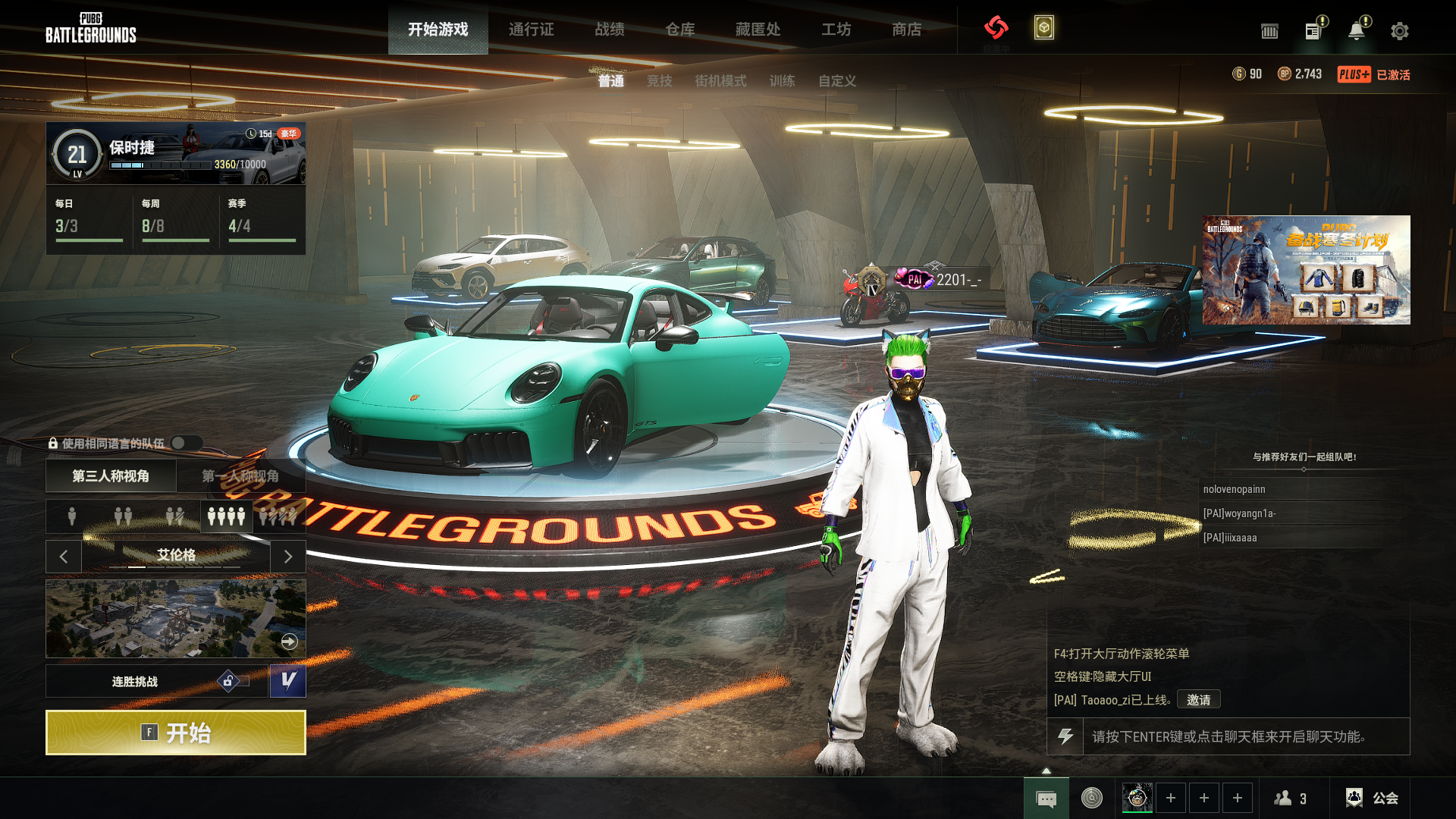Start matchmaking with the yellow 开始 button
The width and height of the screenshot is (1456, 819).
[176, 733]
